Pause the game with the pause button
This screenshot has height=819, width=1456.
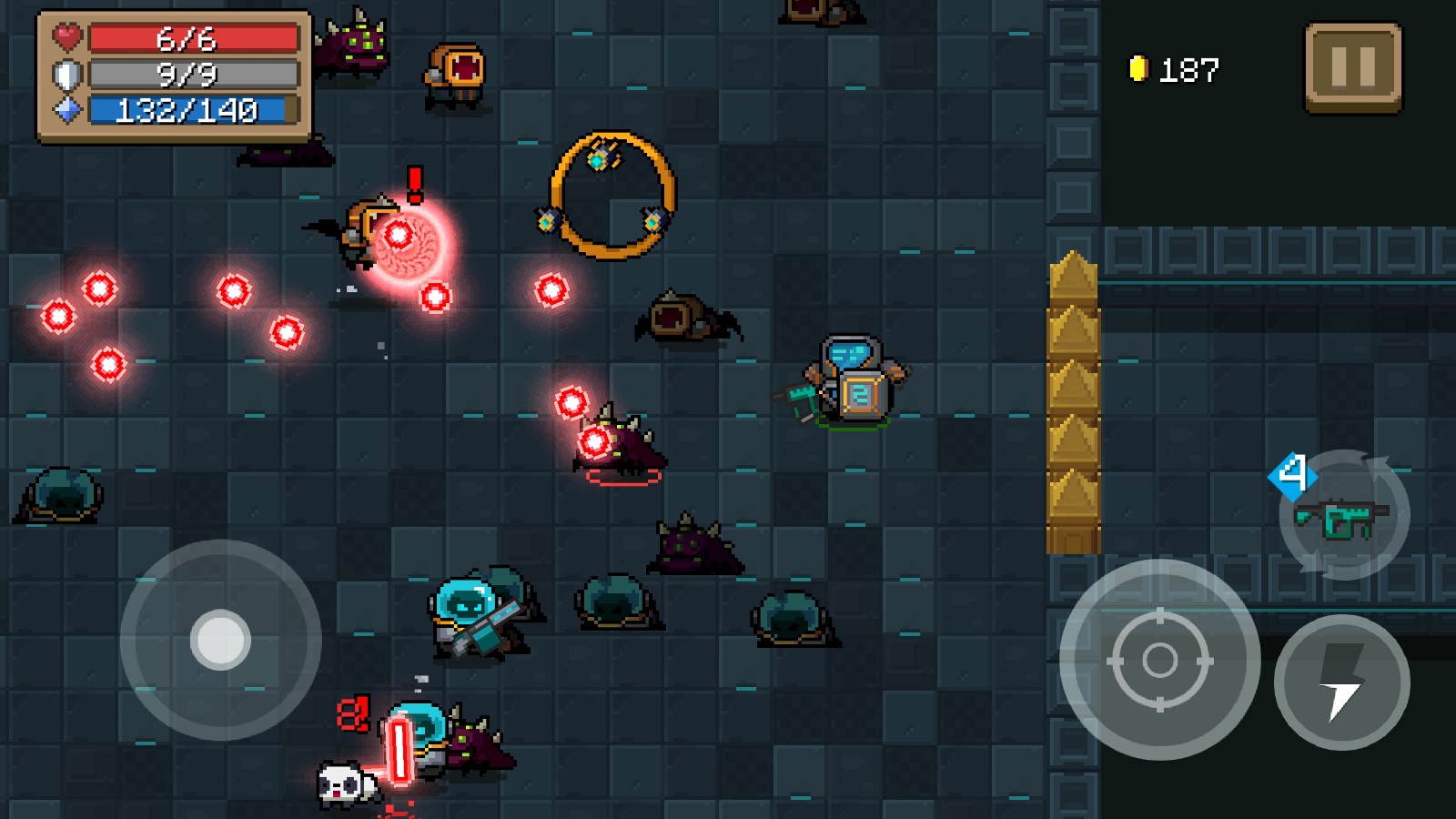click(x=1353, y=68)
